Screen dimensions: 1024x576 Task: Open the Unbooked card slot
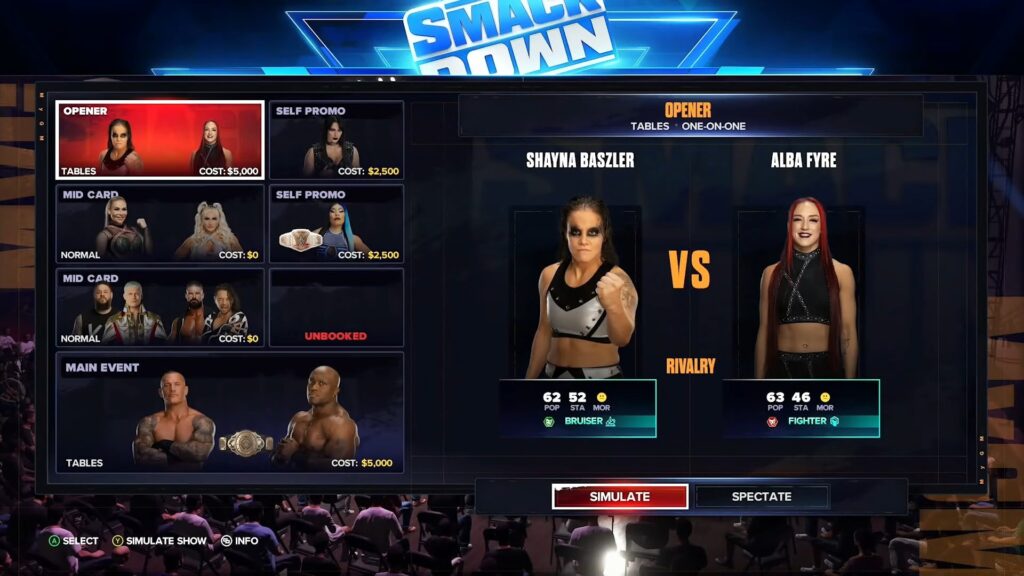336,307
